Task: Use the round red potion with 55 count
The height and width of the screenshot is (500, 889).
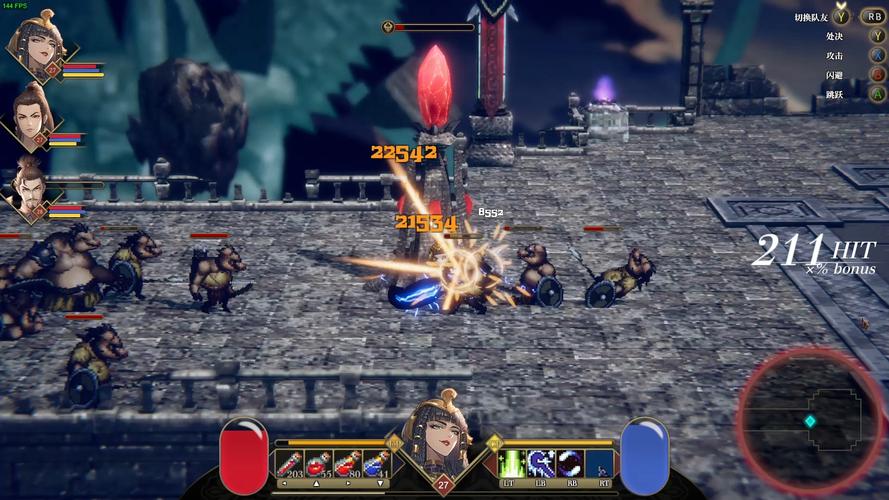Action: (319, 463)
